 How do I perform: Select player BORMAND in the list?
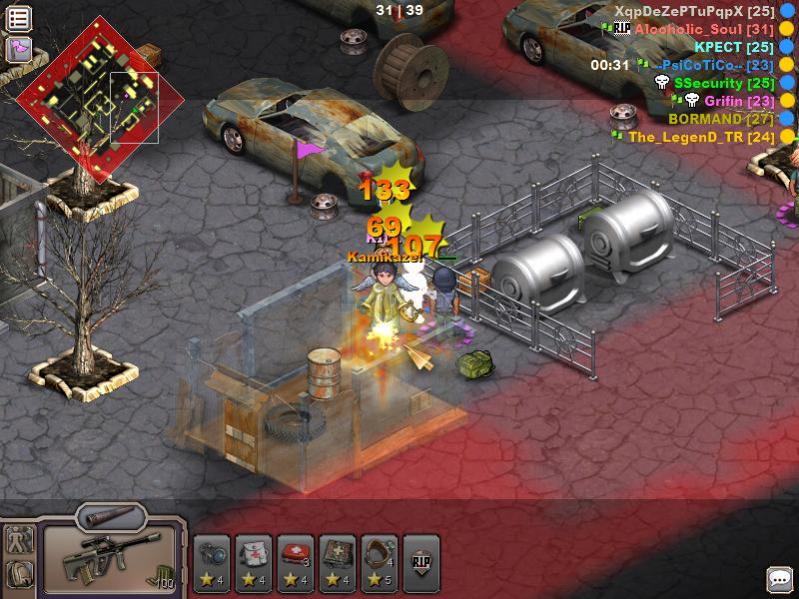click(x=720, y=119)
